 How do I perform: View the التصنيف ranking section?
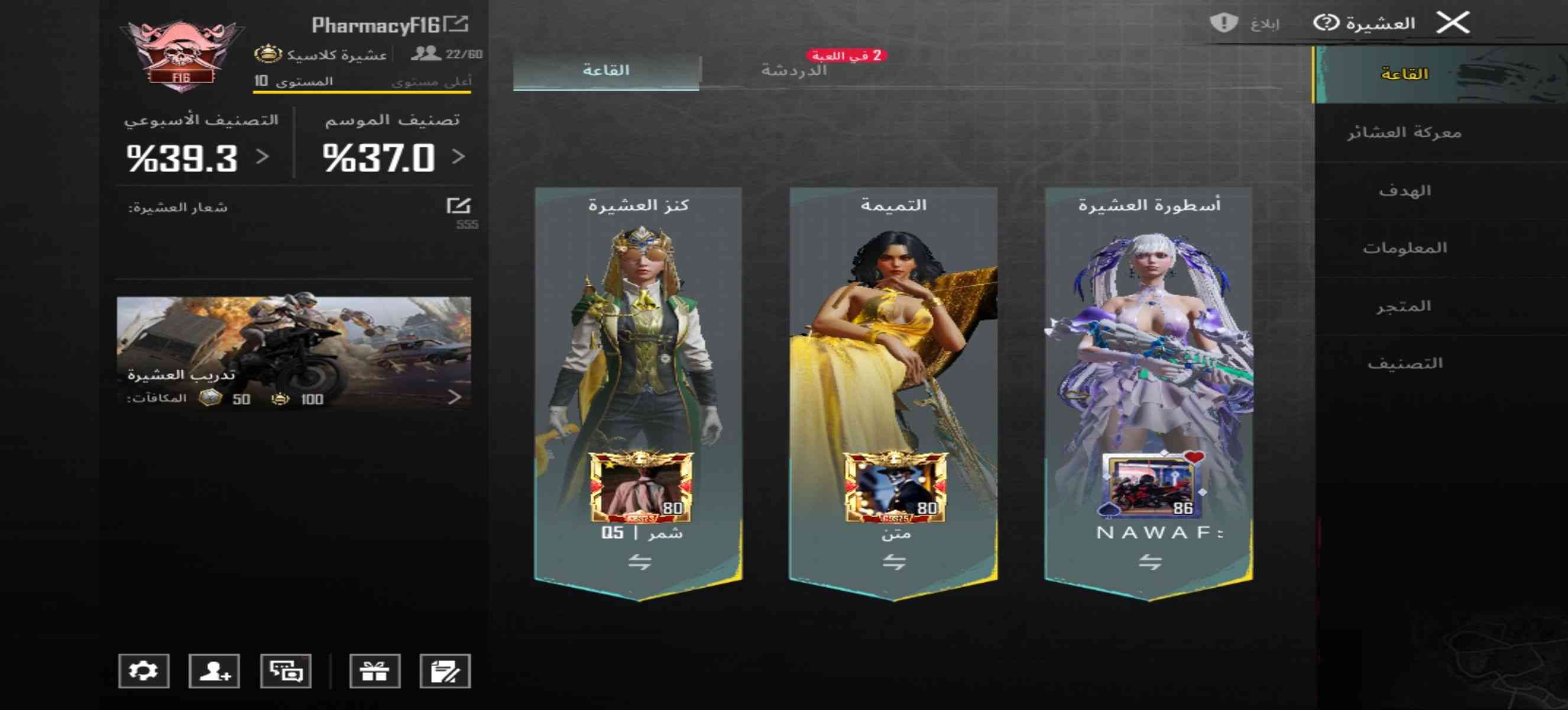(1404, 363)
